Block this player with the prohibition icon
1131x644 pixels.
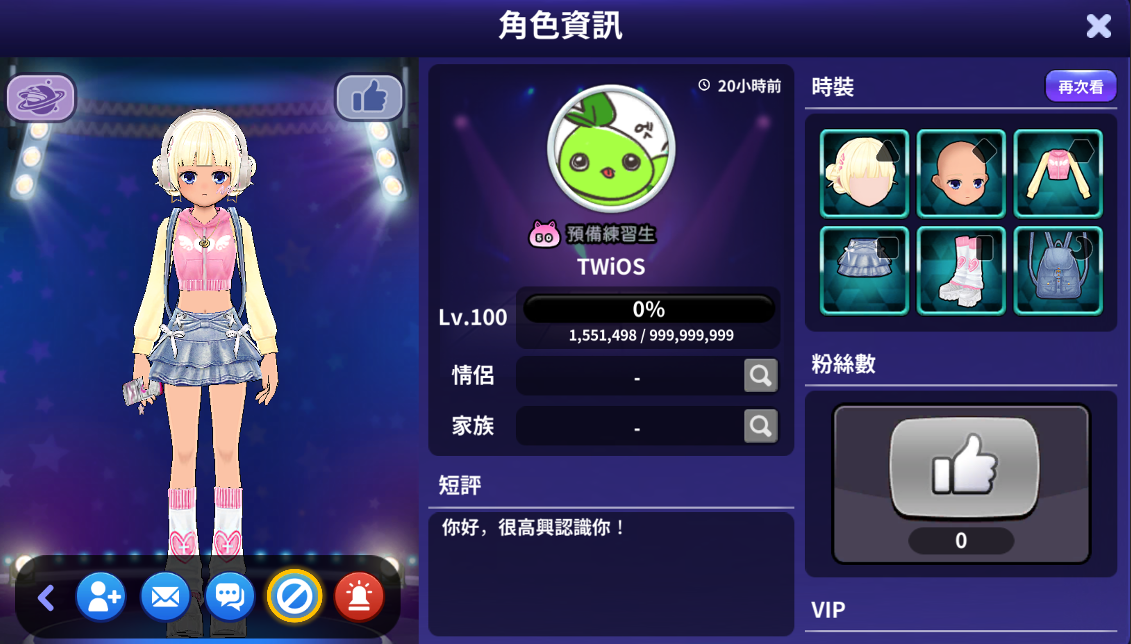(294, 597)
